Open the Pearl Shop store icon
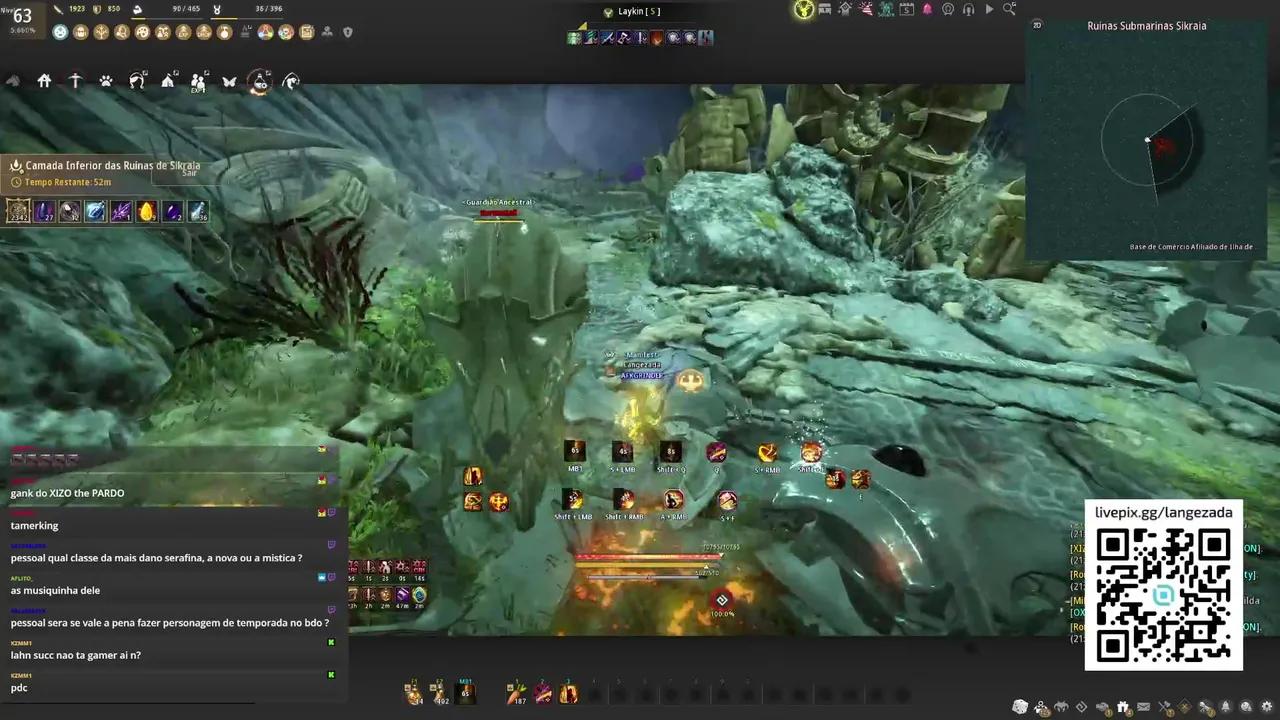The width and height of the screenshot is (1280, 720). (x=824, y=9)
